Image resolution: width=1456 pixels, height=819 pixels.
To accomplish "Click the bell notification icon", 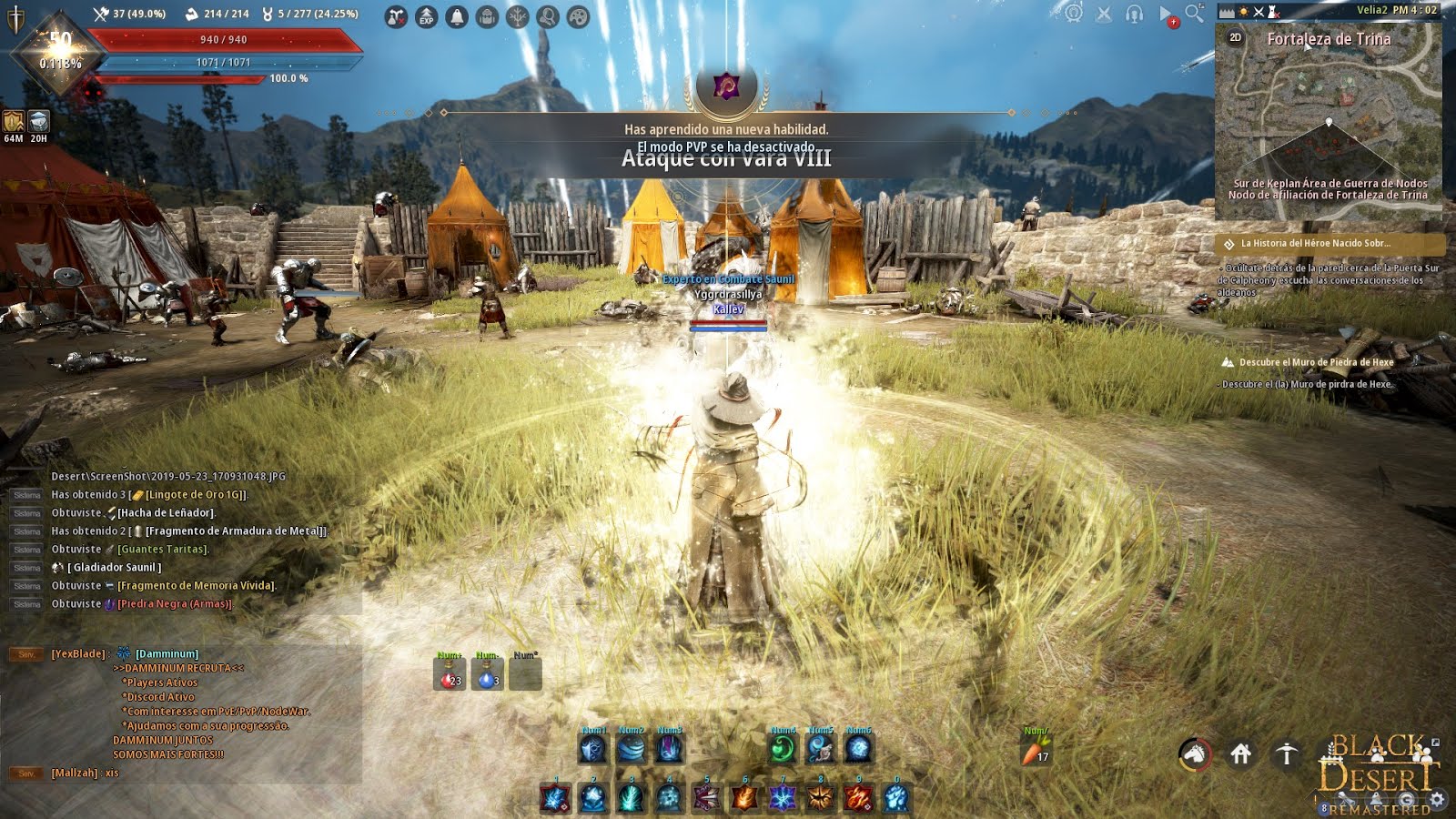I will tap(456, 15).
